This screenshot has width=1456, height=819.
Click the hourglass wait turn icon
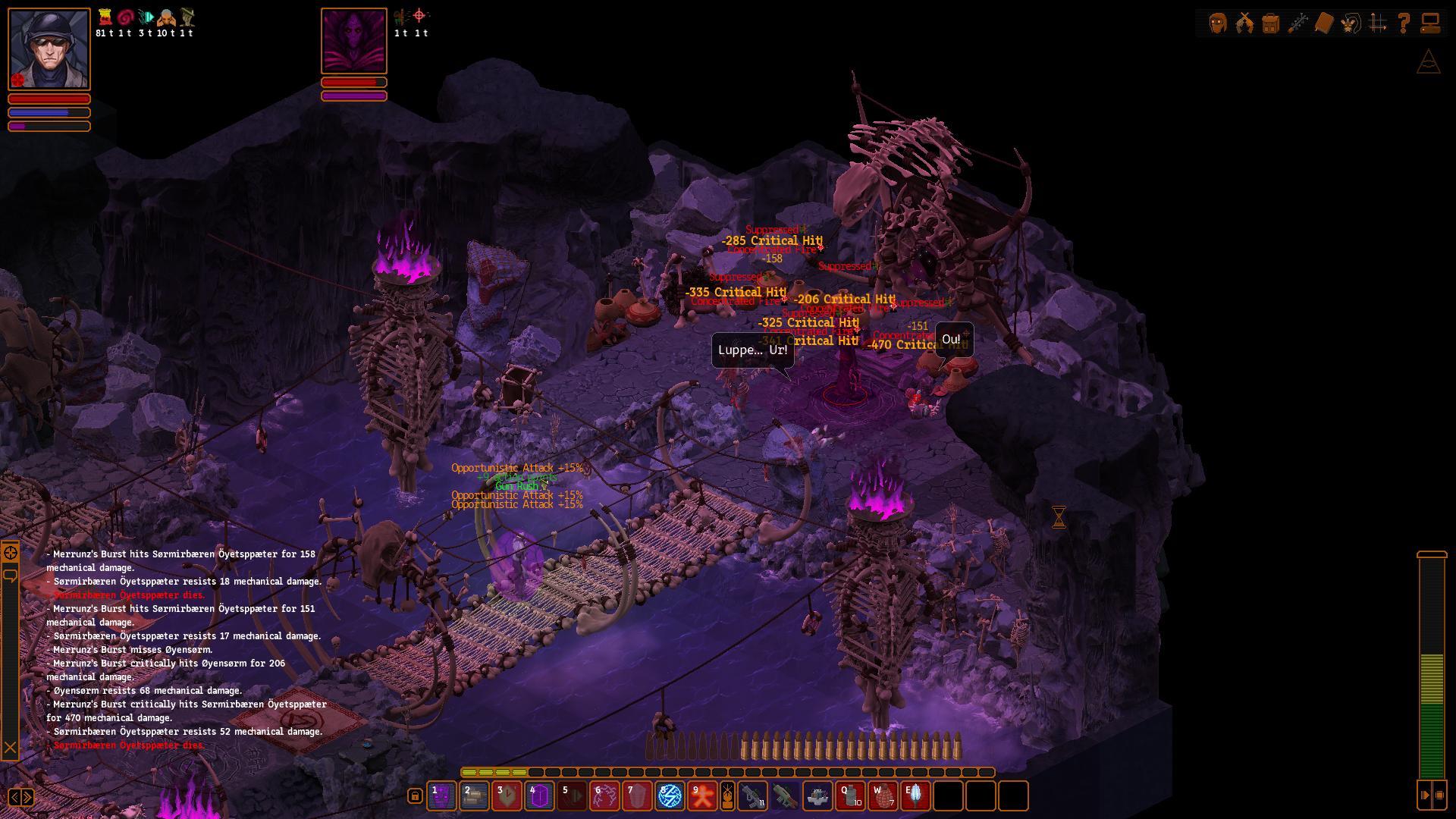pyautogui.click(x=1059, y=517)
